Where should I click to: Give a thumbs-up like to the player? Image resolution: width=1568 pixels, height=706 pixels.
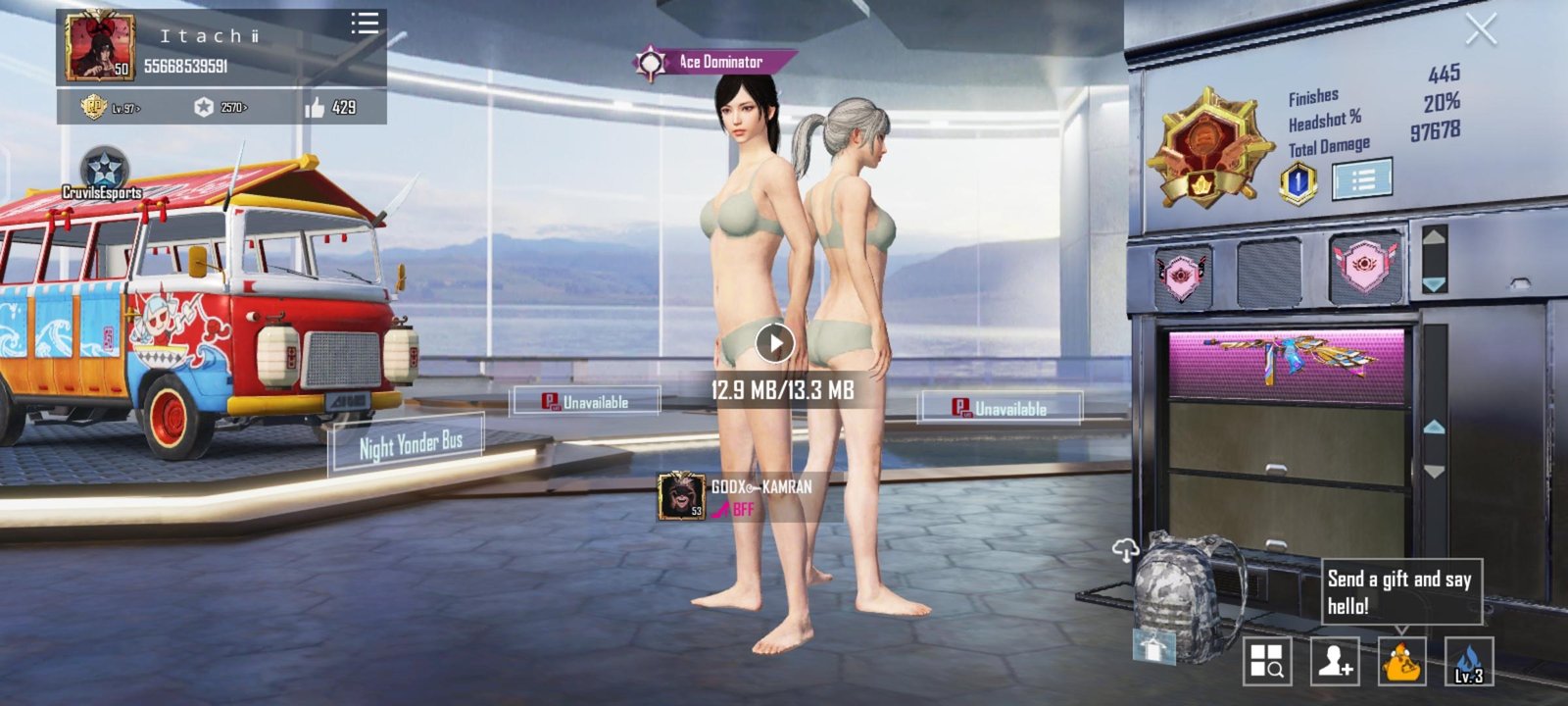(330, 107)
